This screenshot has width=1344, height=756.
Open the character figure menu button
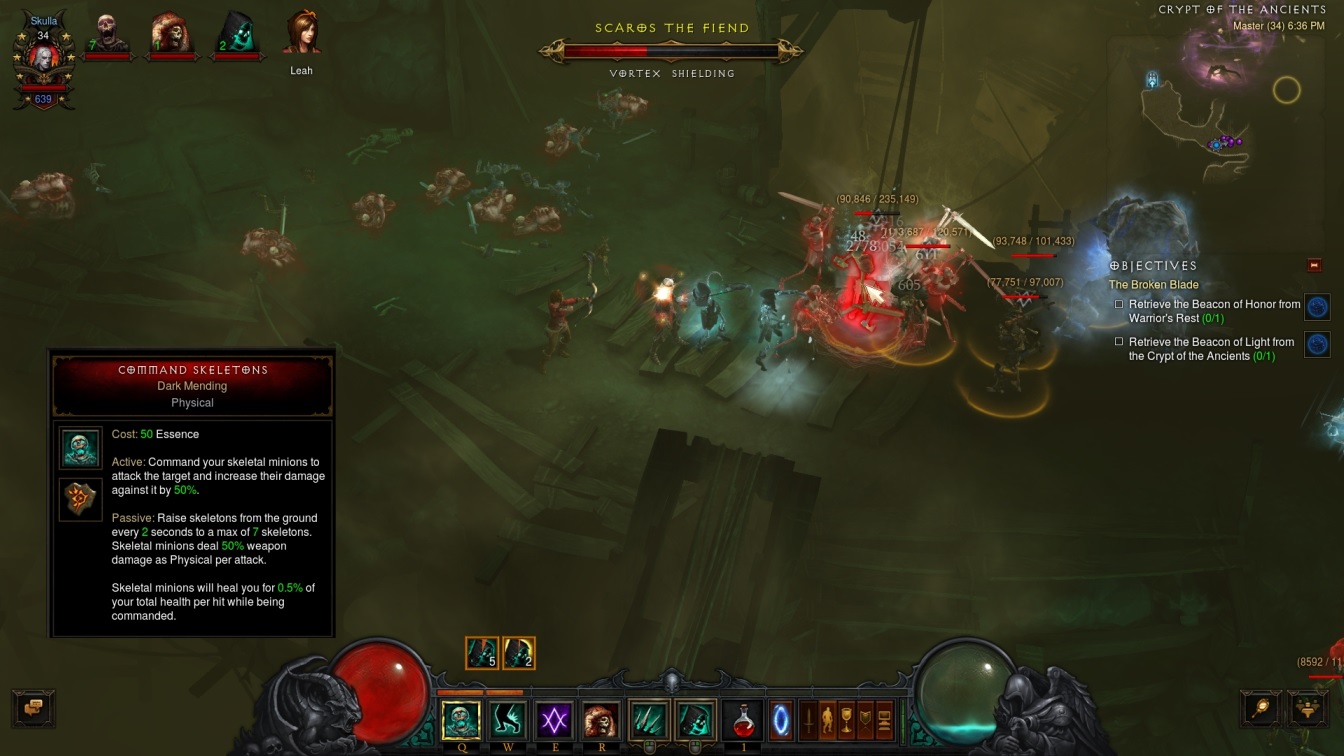point(828,720)
